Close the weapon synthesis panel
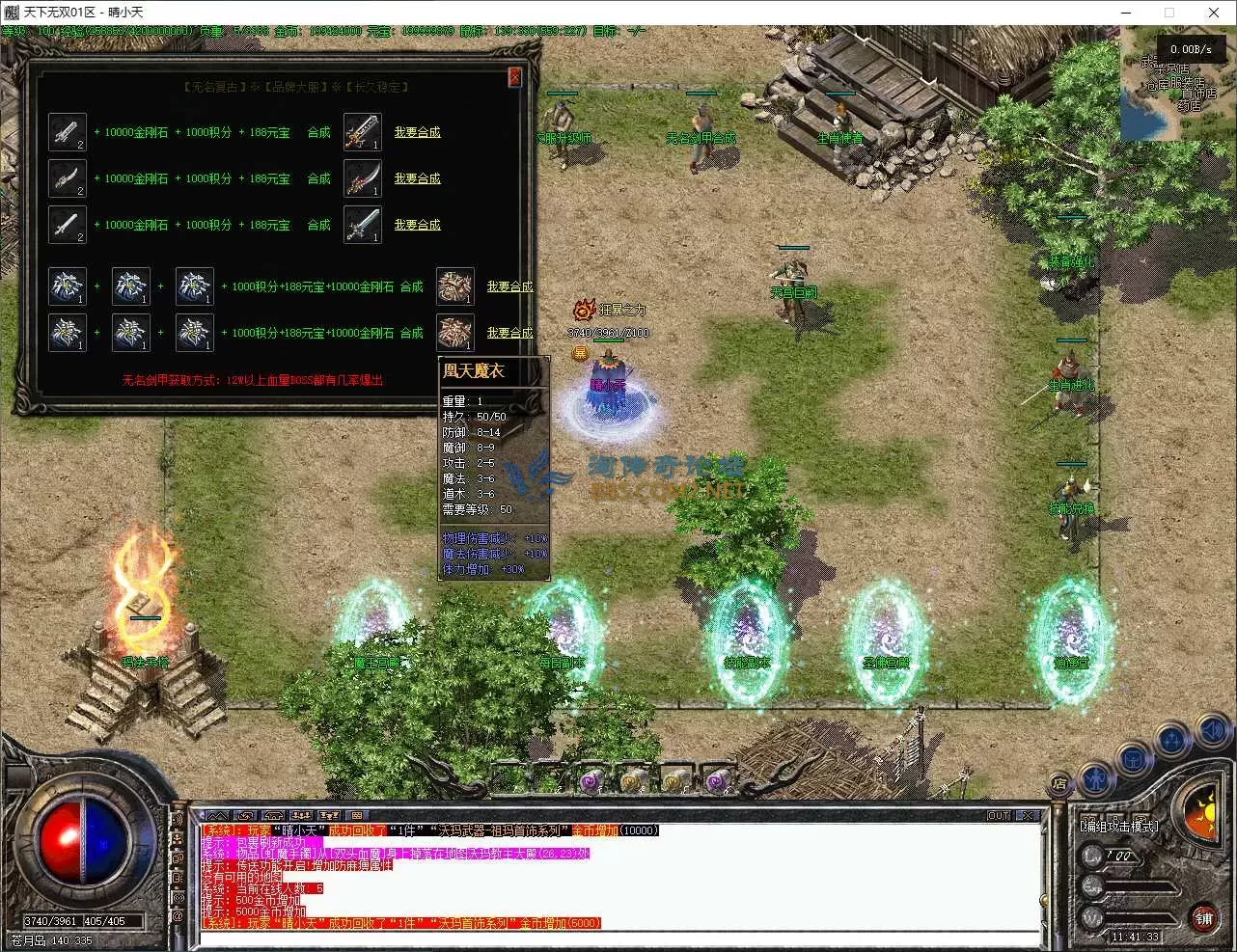Image resolution: width=1237 pixels, height=952 pixels. tap(514, 77)
